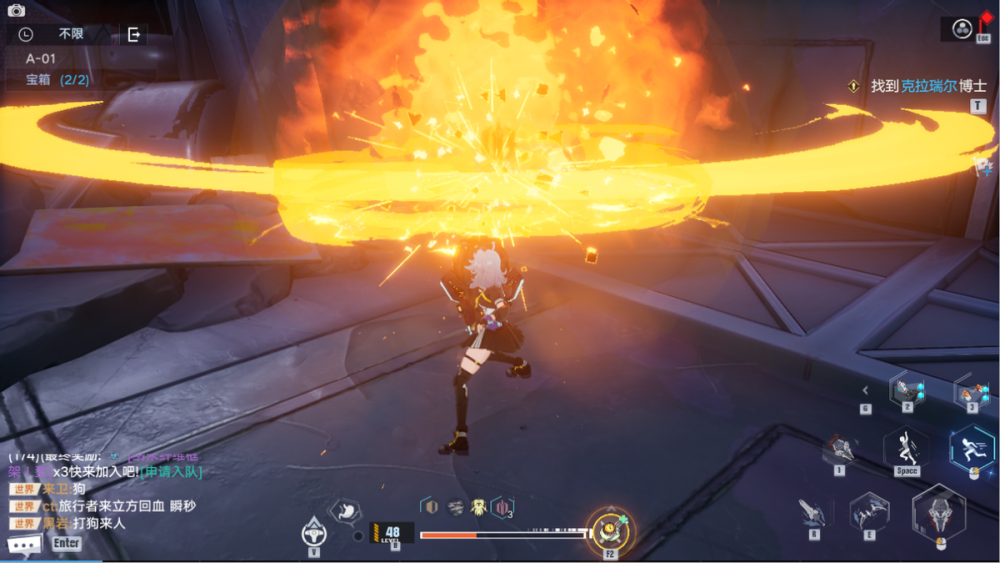Open the character level 48 badge
This screenshot has width=1000, height=563.
coord(391,534)
